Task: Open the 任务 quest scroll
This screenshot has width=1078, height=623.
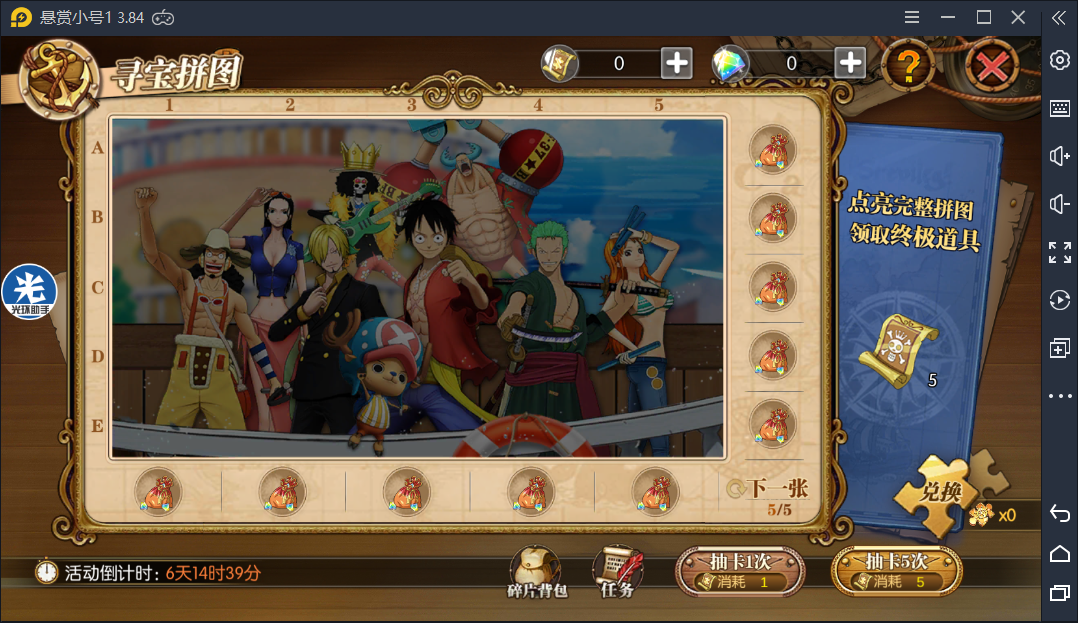Action: coord(618,571)
